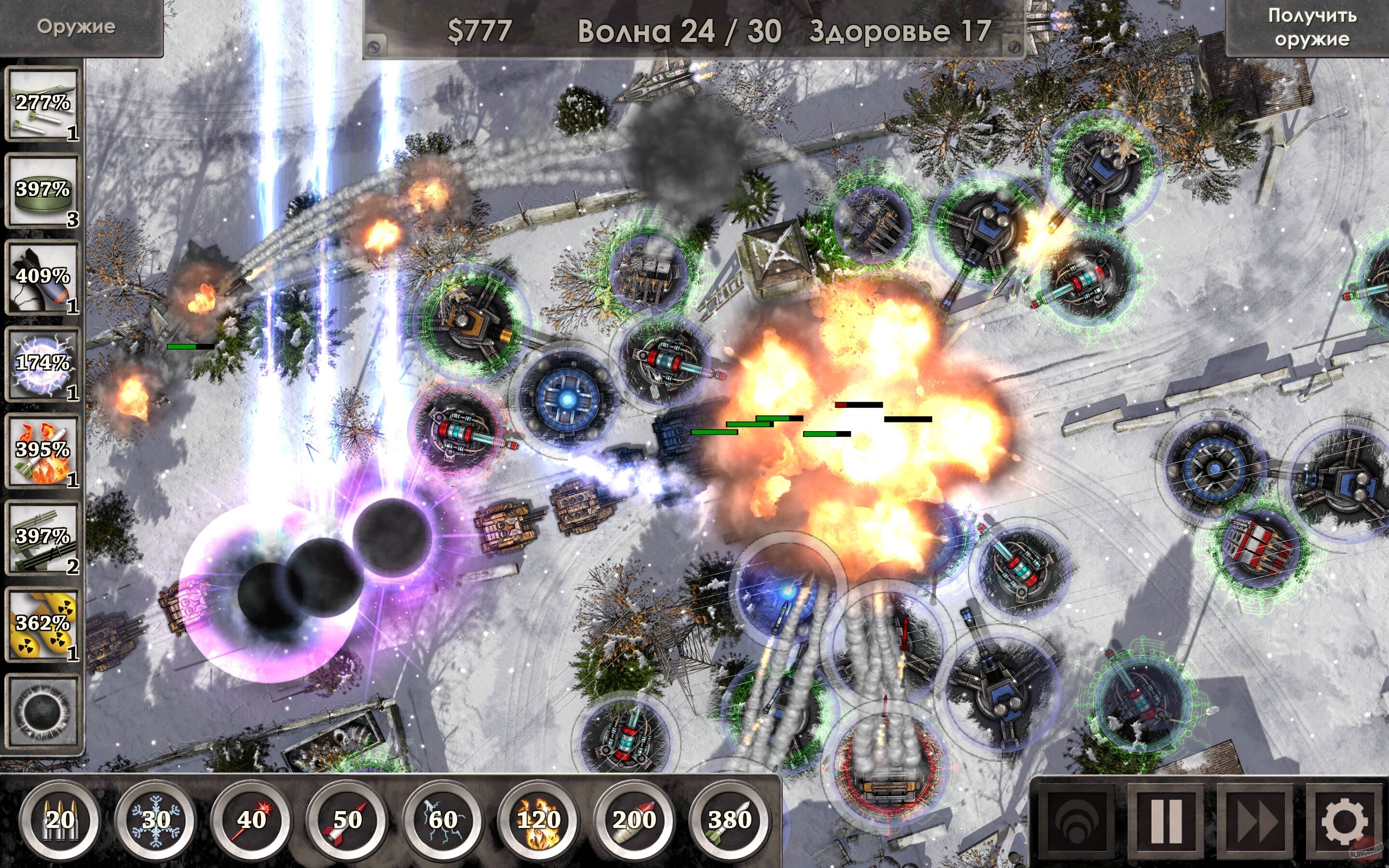1389x868 pixels.
Task: Build the machine gun turret for 20
Action: pyautogui.click(x=63, y=822)
